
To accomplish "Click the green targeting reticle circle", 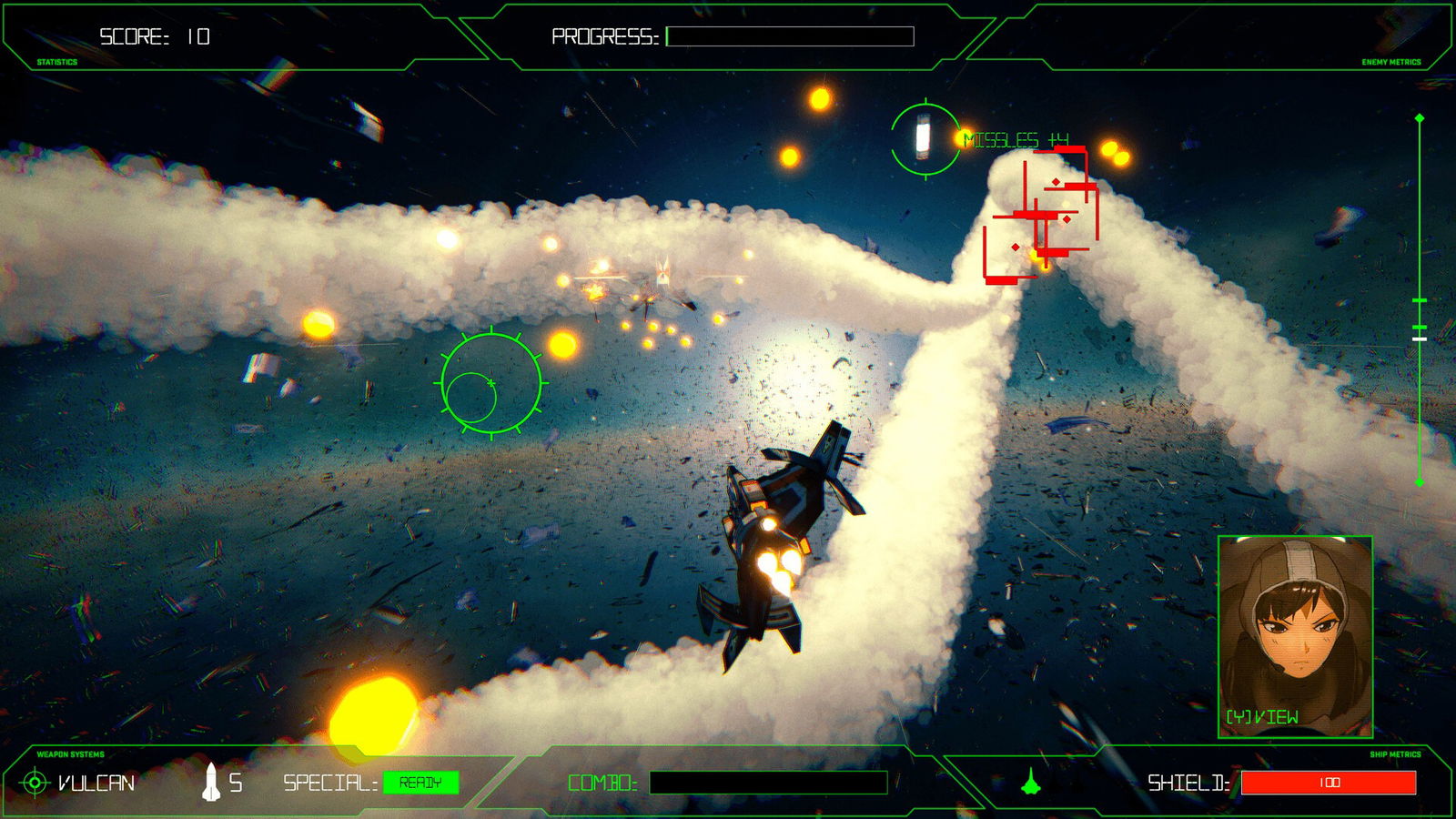I will tap(491, 382).
